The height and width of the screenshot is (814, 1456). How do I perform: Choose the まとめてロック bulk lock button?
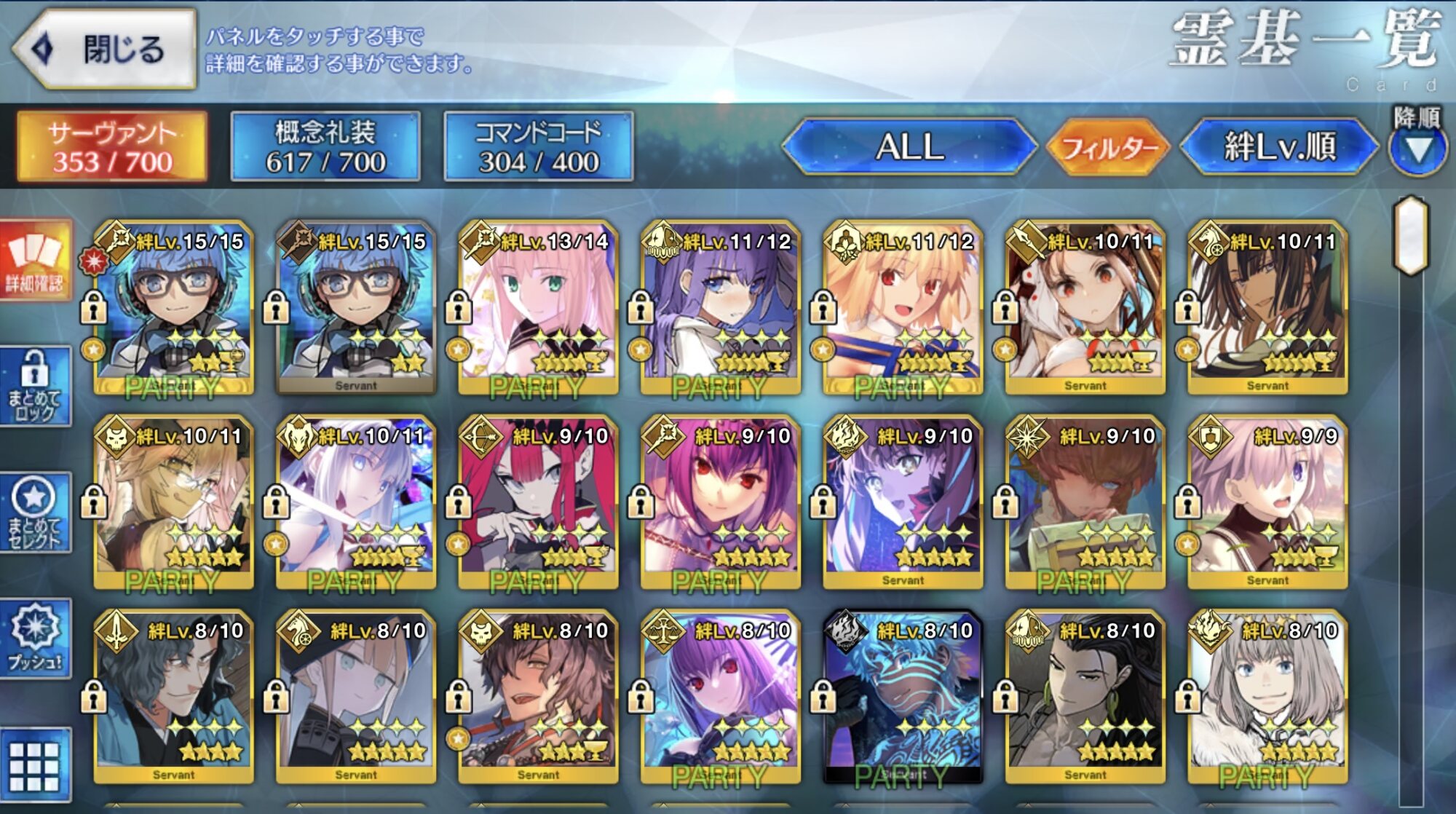click(35, 386)
